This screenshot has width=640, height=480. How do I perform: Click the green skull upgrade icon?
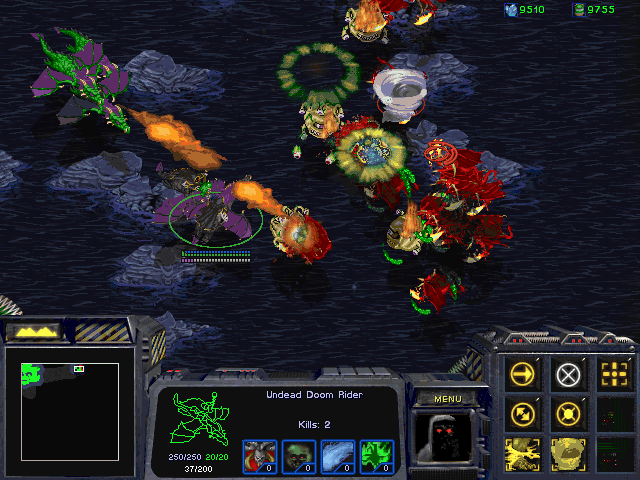click(298, 456)
